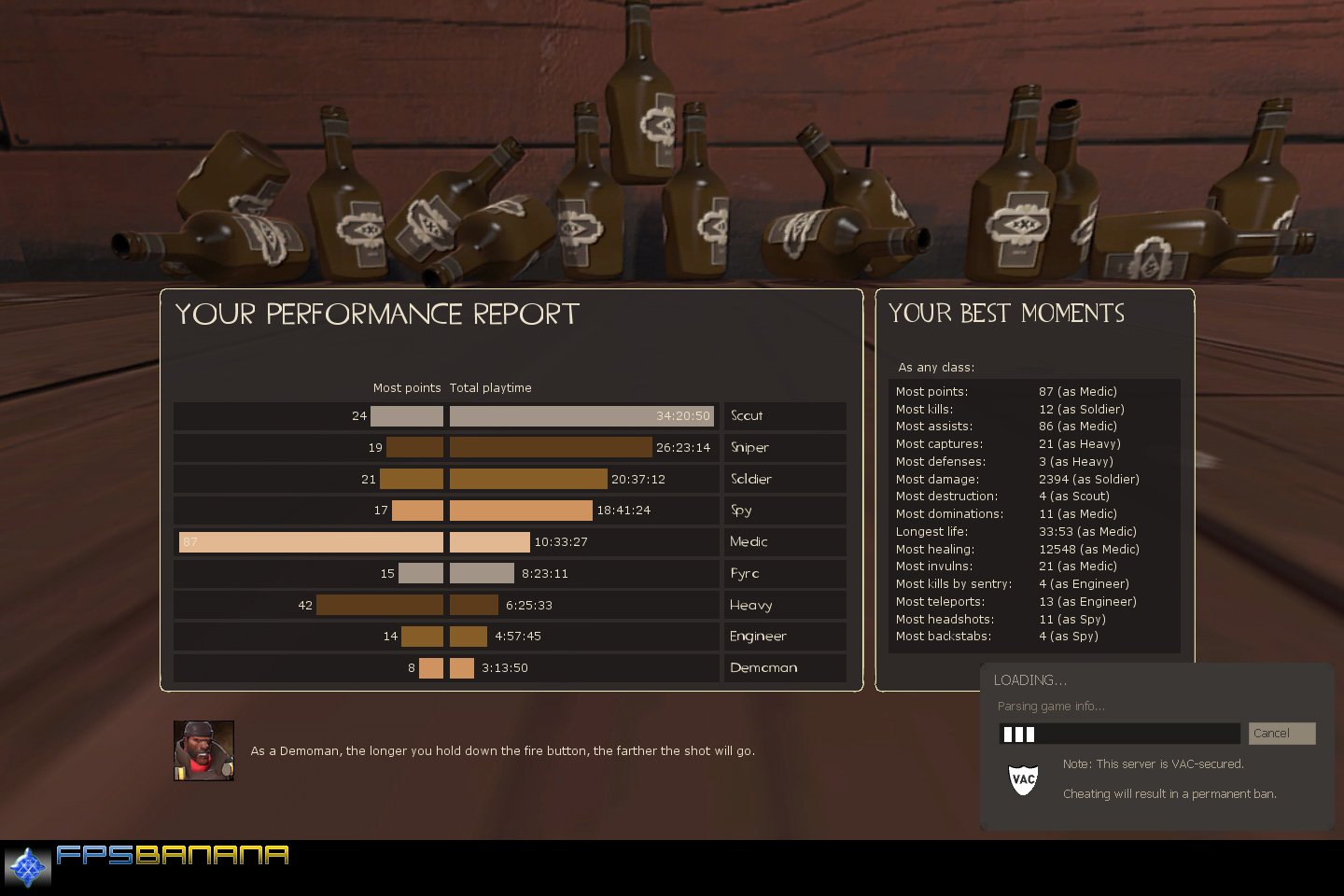Click the Demoman portrait thumbnail

pos(203,749)
